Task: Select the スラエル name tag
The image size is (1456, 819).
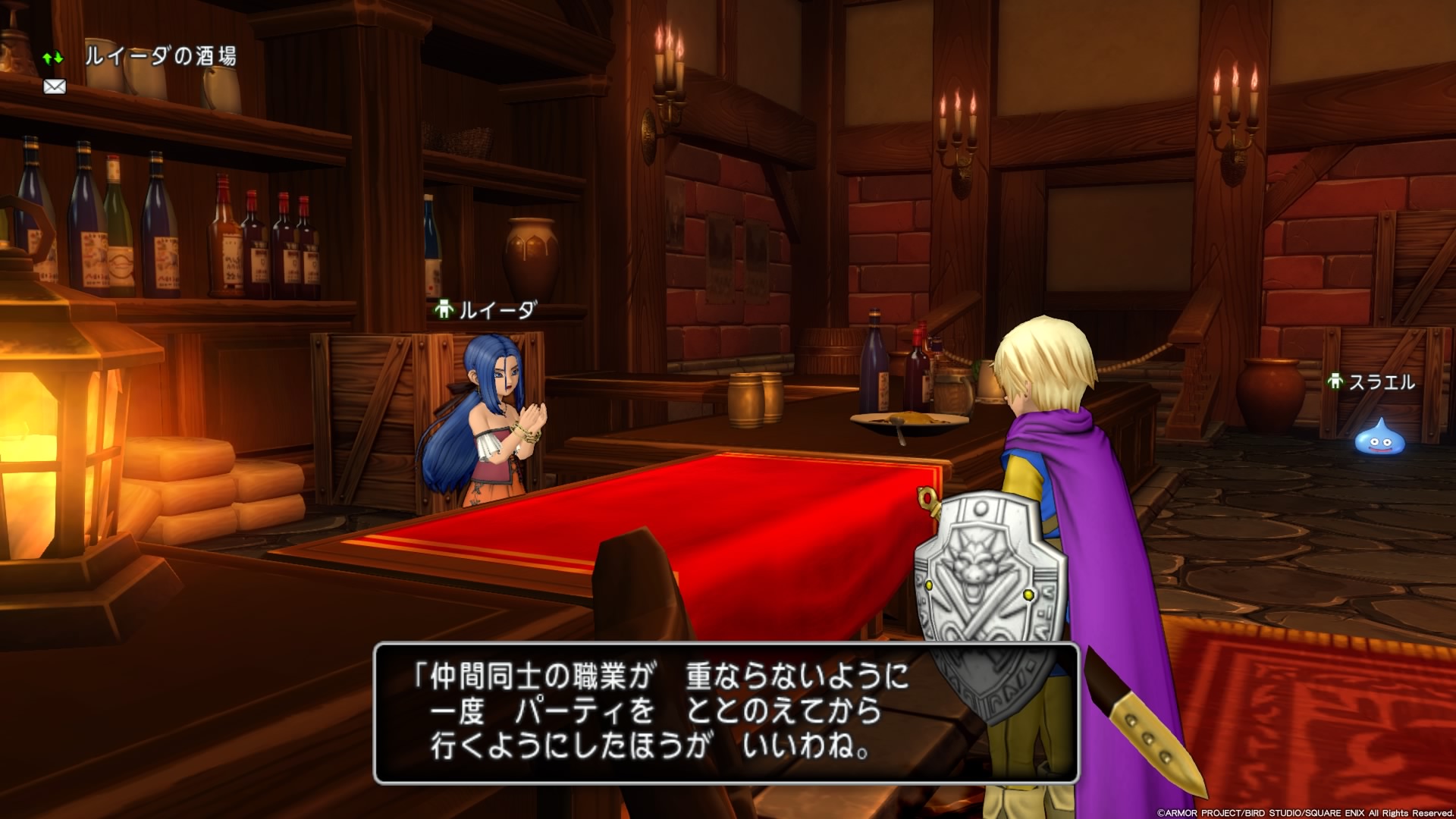Action: tap(1372, 382)
